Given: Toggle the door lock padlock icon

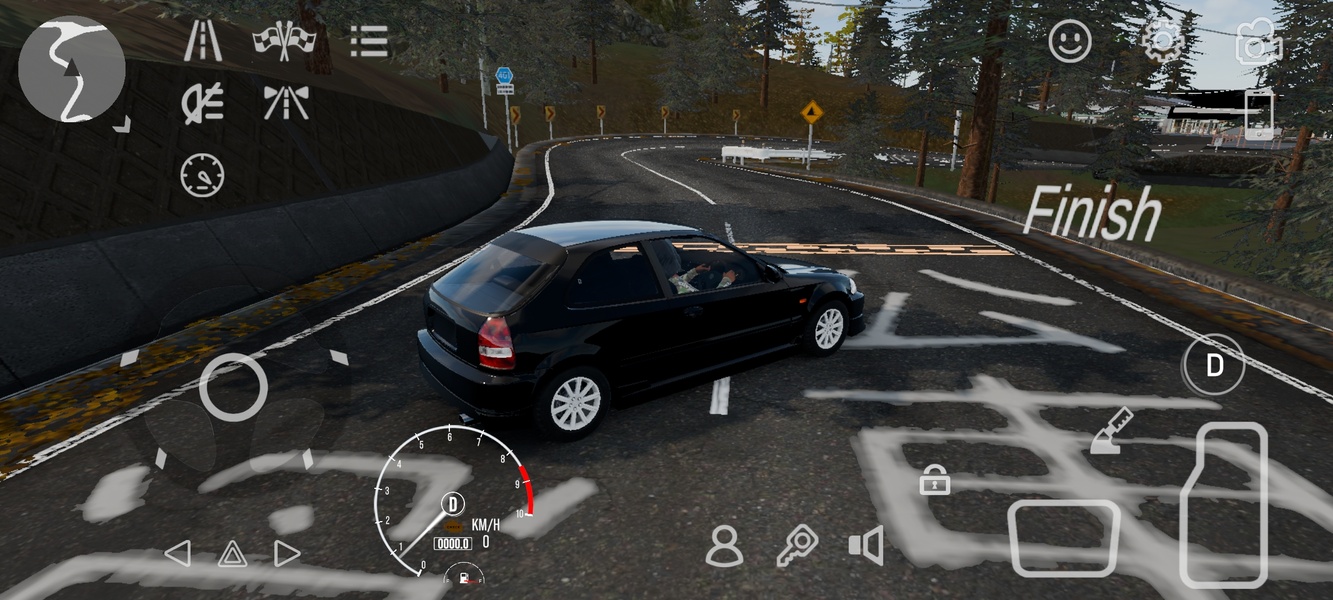Looking at the screenshot, I should [x=934, y=481].
